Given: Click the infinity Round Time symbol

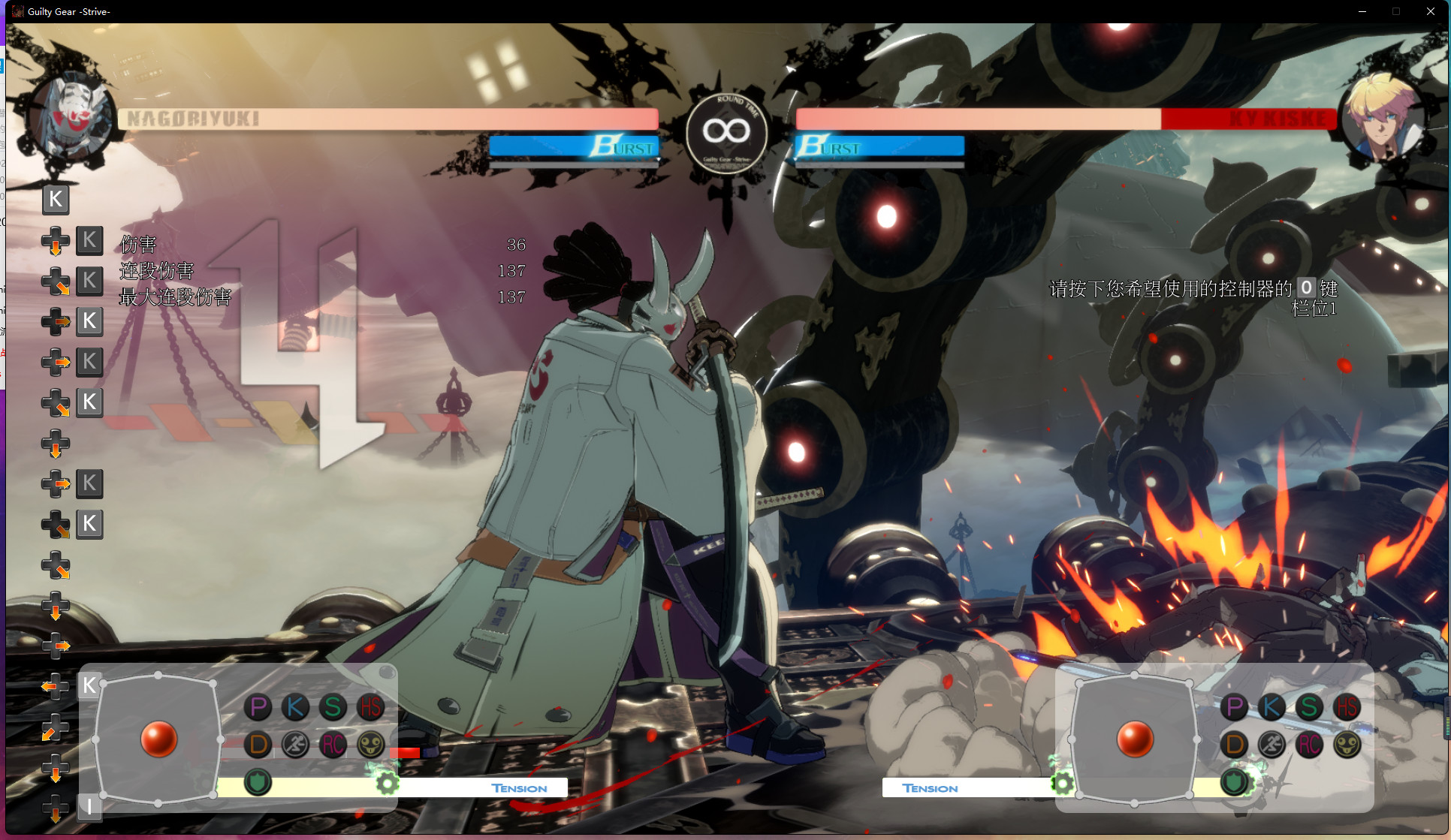Looking at the screenshot, I should (x=725, y=129).
